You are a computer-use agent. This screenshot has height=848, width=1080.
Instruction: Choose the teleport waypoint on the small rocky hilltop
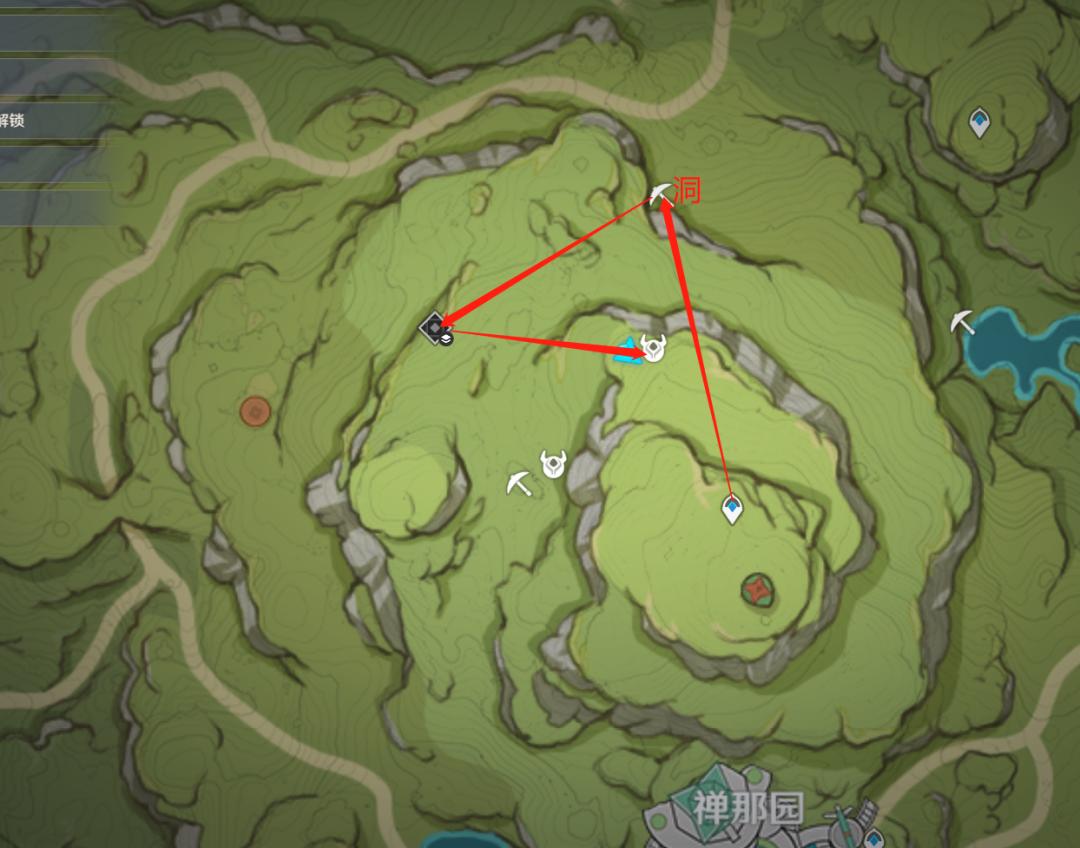[x=978, y=123]
